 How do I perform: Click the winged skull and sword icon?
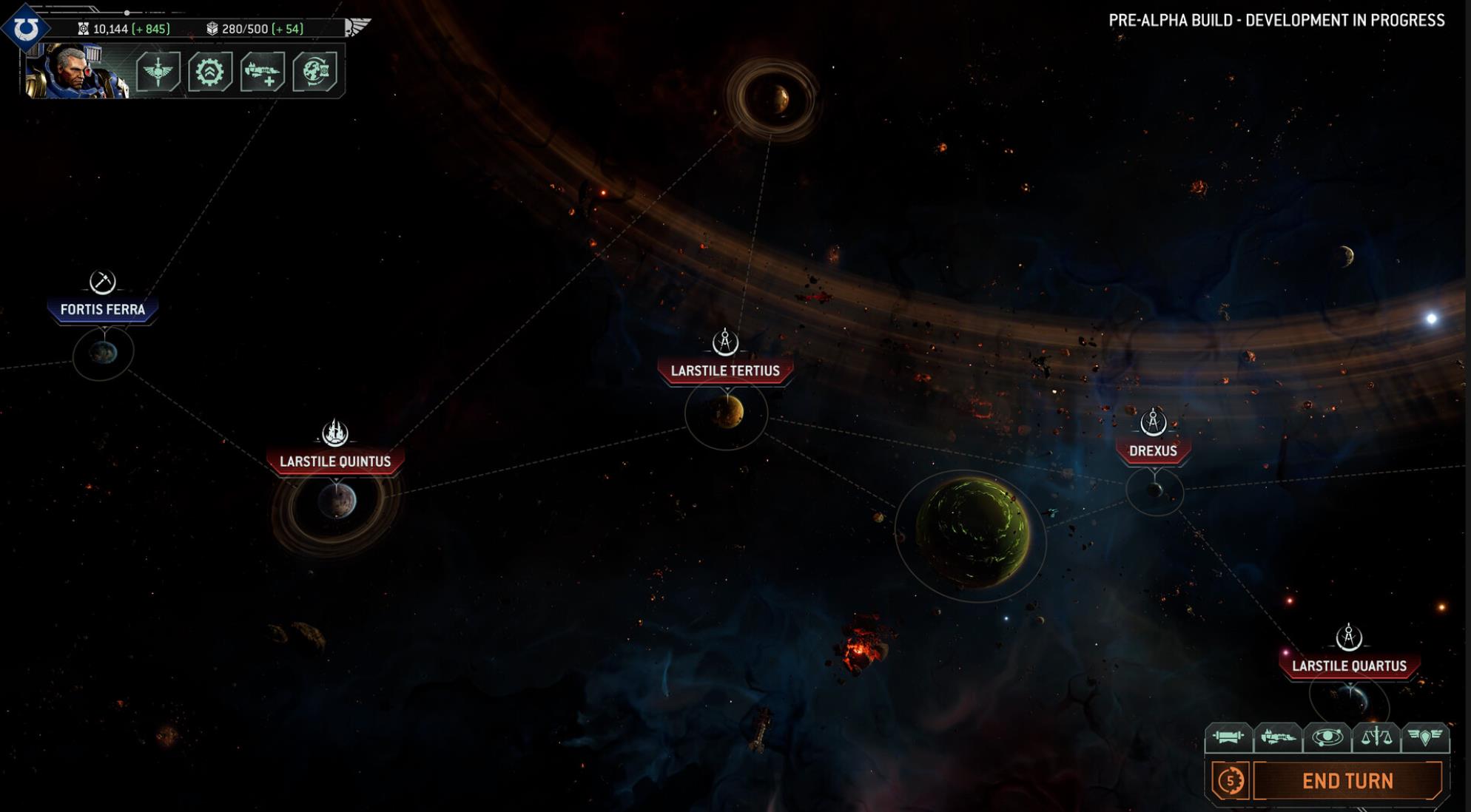point(158,72)
